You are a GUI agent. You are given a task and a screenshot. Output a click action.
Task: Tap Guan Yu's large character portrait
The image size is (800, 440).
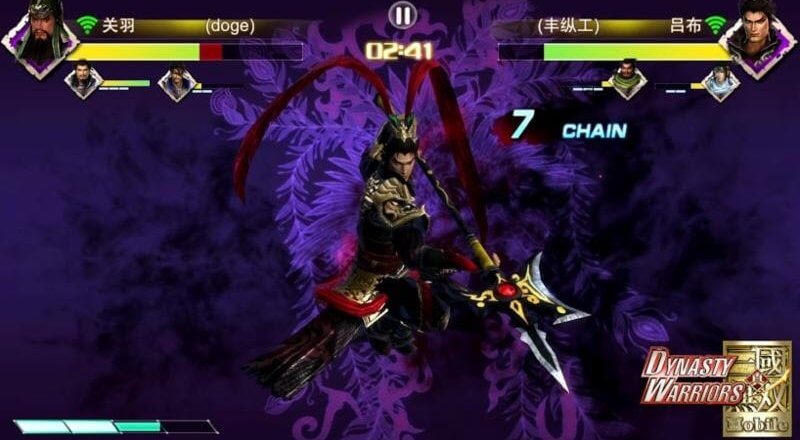[34, 38]
